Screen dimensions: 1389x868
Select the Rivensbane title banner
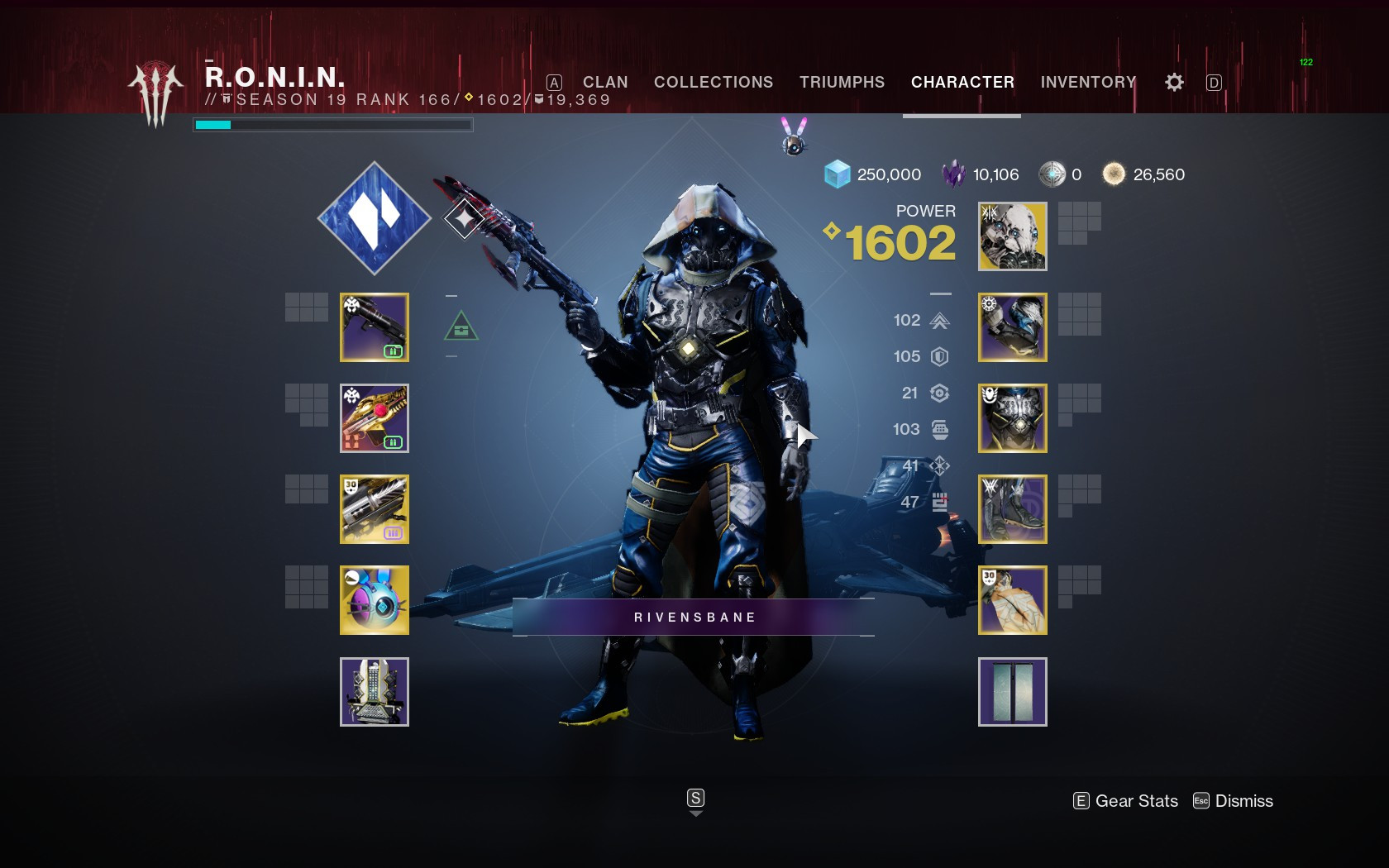[694, 618]
